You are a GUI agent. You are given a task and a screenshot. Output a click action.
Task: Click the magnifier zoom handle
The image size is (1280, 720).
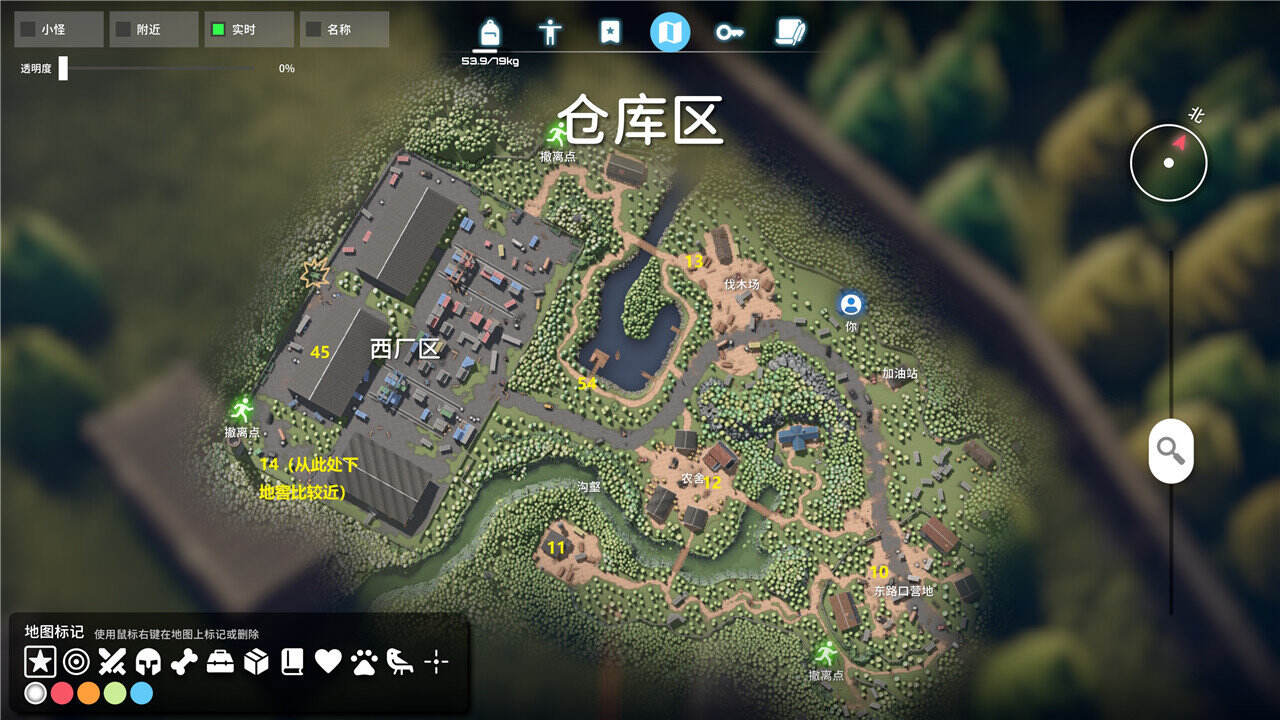pyautogui.click(x=1170, y=451)
